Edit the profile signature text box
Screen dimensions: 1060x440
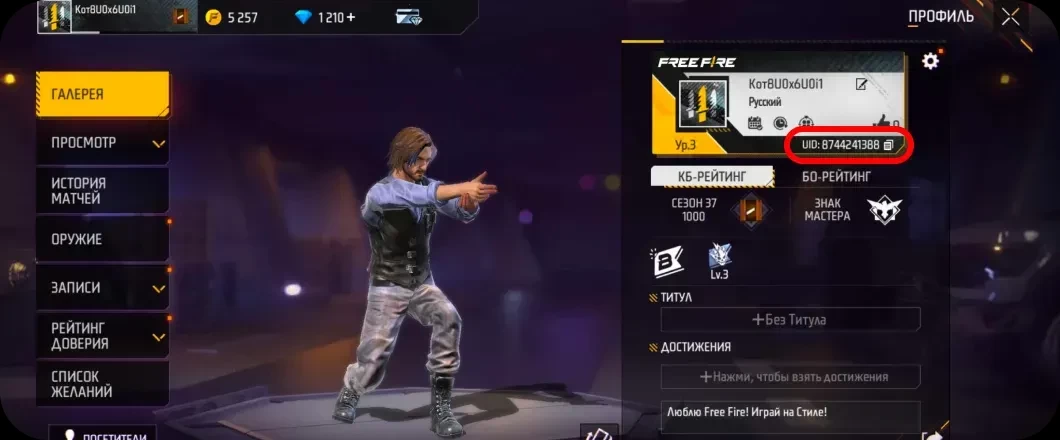point(789,413)
